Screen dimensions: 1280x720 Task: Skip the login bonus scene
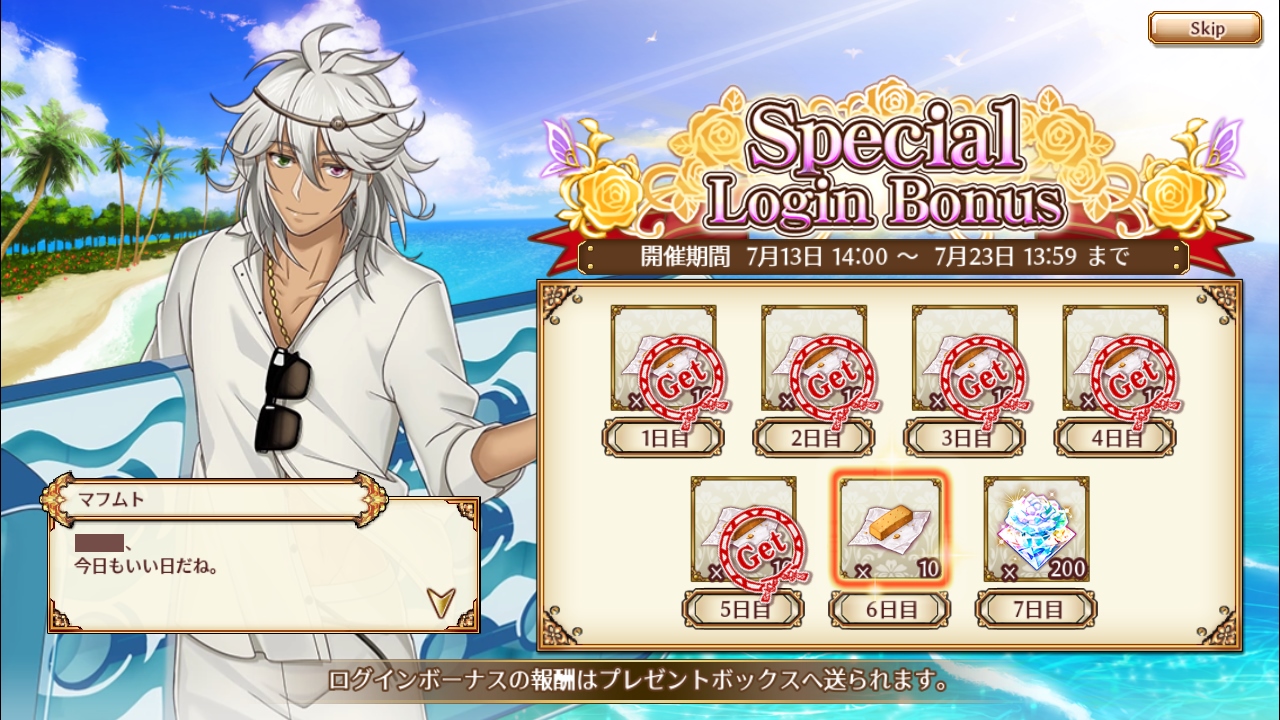click(1204, 28)
